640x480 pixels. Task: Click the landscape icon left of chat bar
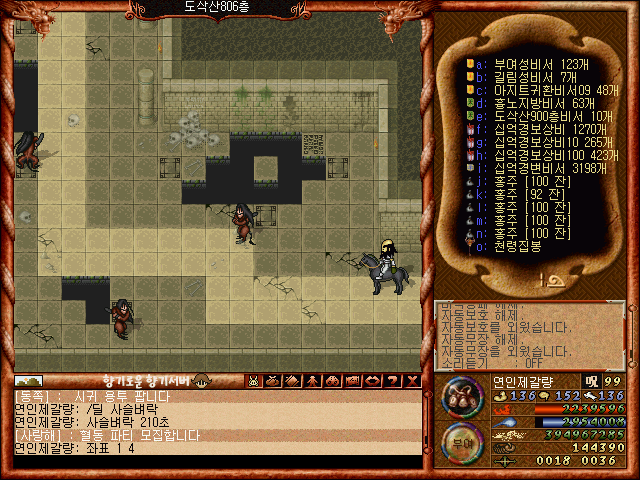tap(28, 380)
